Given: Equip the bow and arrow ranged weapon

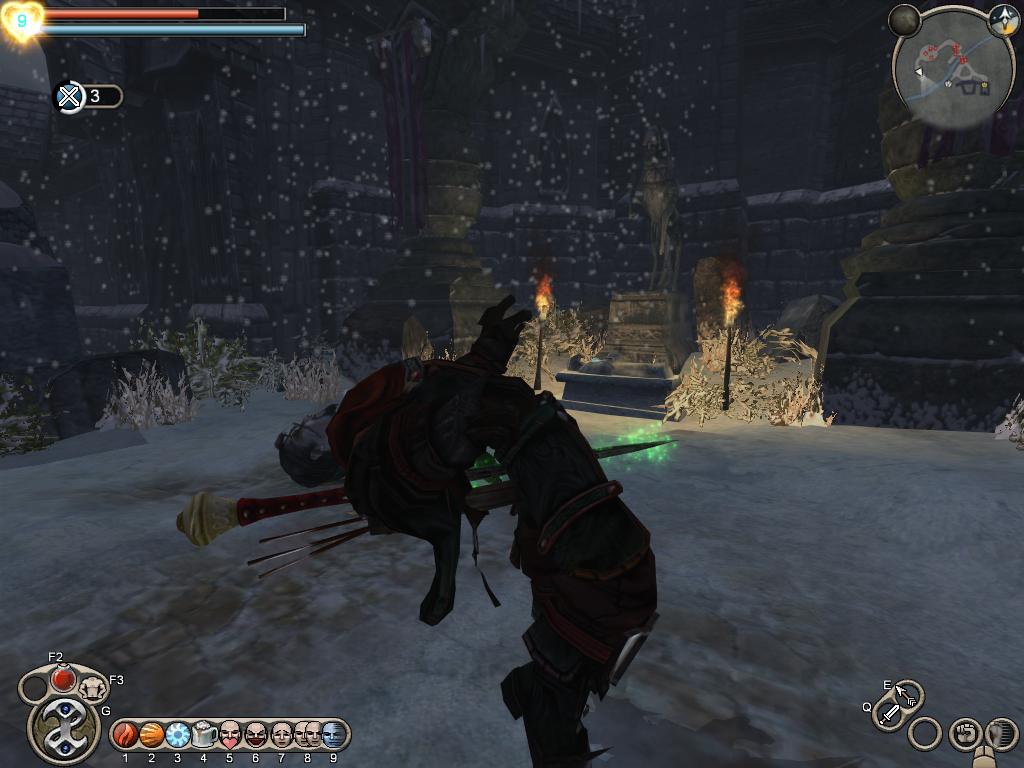Looking at the screenshot, I should pyautogui.click(x=909, y=695).
